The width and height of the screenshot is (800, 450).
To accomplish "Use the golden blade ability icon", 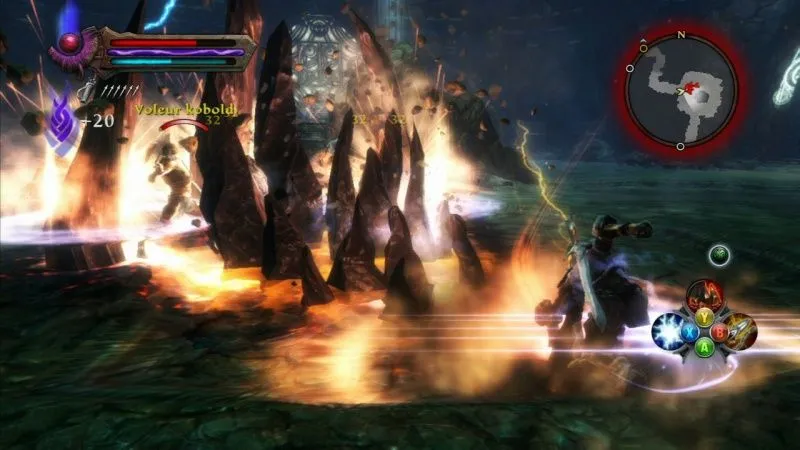I will (x=741, y=330).
